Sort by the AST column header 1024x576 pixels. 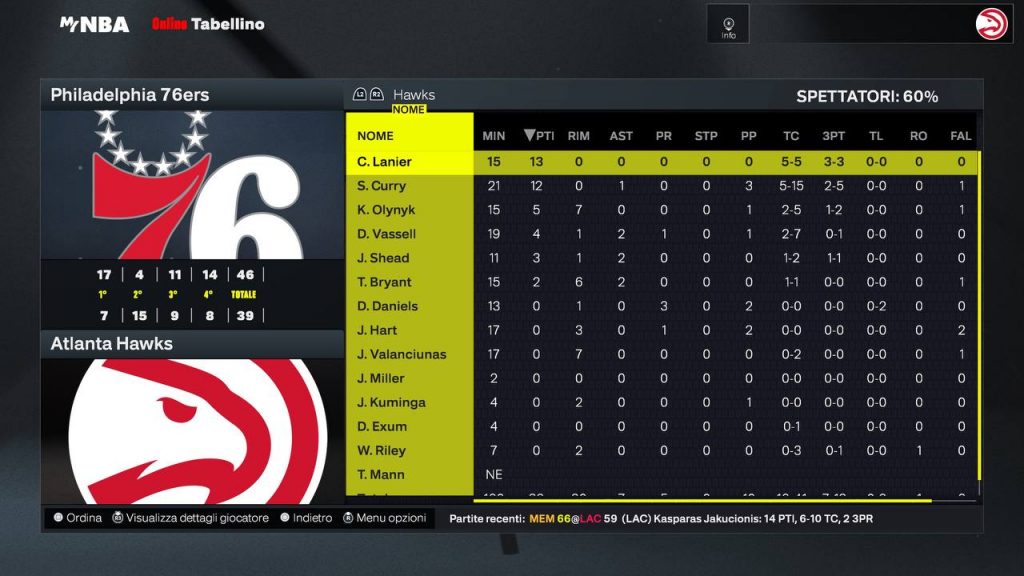pyautogui.click(x=621, y=136)
